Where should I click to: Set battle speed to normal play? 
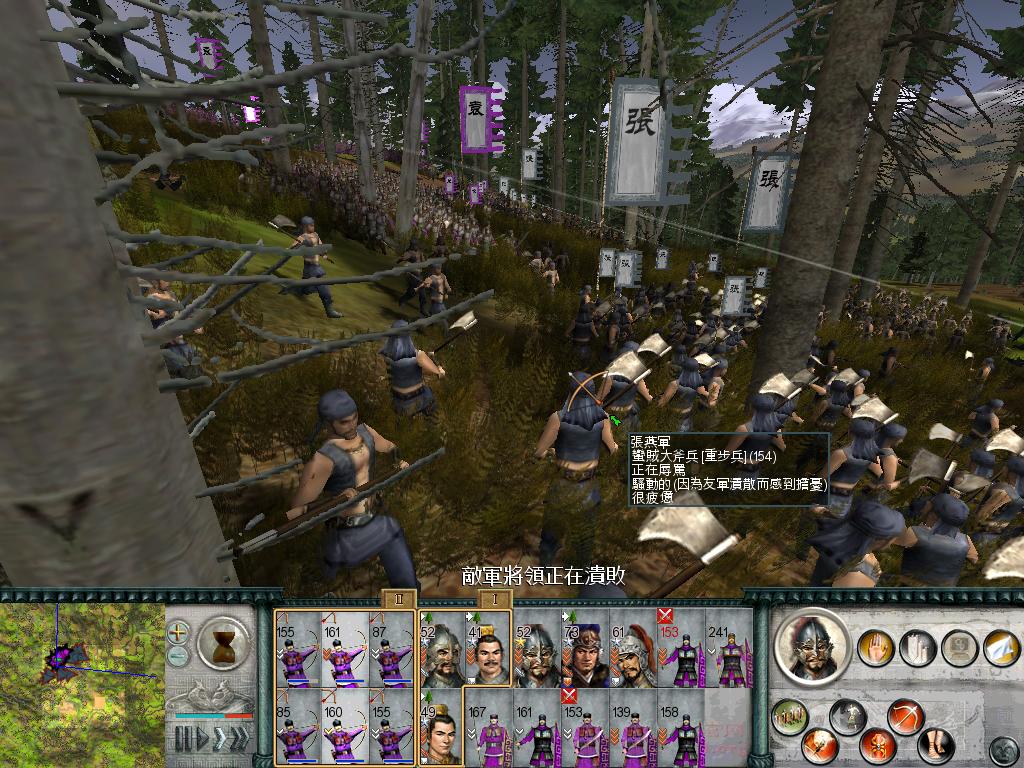coord(203,739)
